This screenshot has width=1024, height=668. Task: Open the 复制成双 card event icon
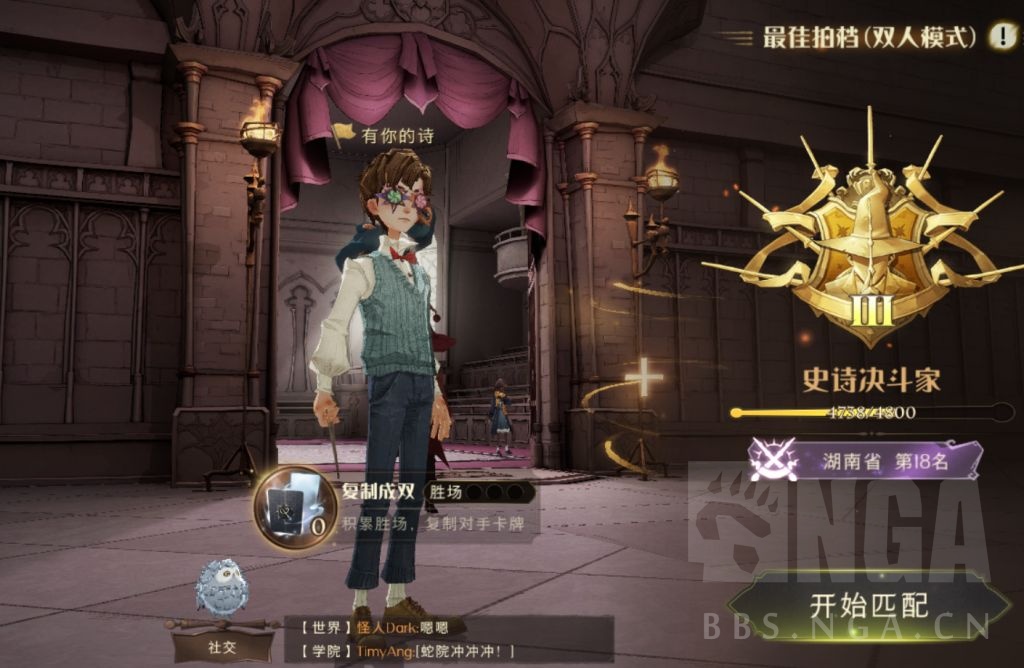pos(294,507)
